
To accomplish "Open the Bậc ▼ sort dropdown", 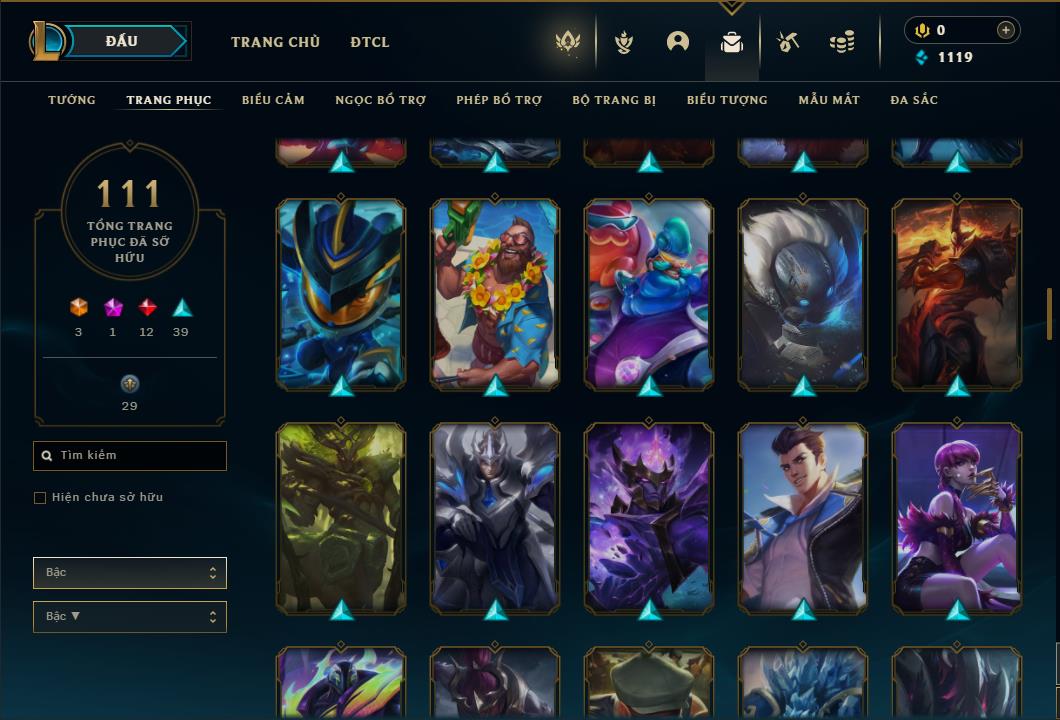I will pos(130,617).
